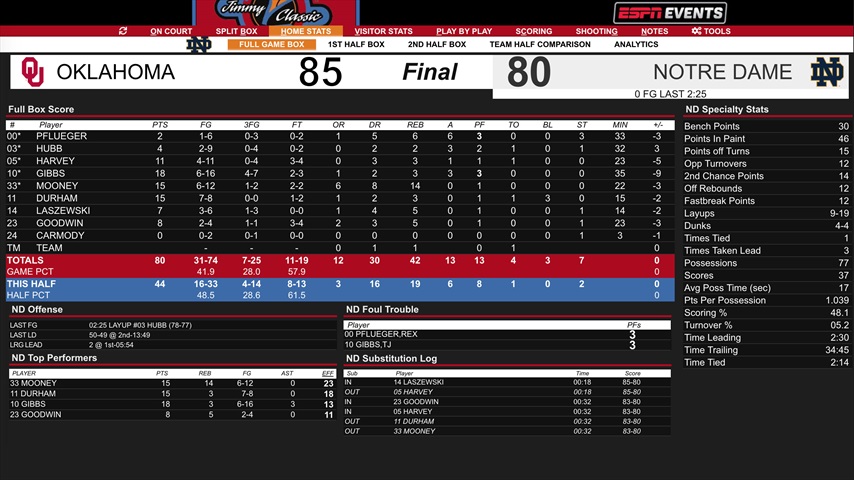Open the Shooting stats page

(596, 31)
